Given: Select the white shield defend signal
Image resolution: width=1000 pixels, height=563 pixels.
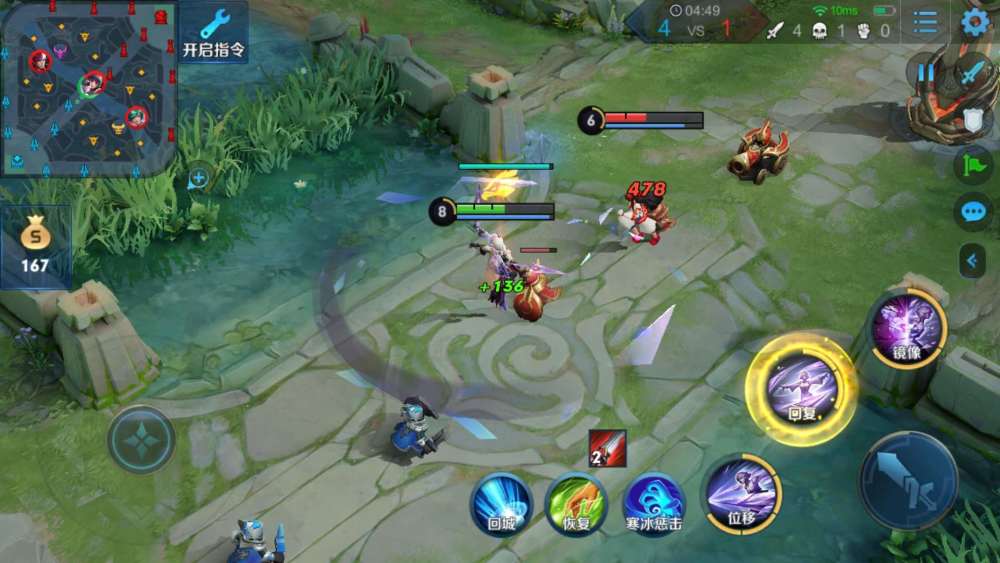Looking at the screenshot, I should pyautogui.click(x=972, y=120).
